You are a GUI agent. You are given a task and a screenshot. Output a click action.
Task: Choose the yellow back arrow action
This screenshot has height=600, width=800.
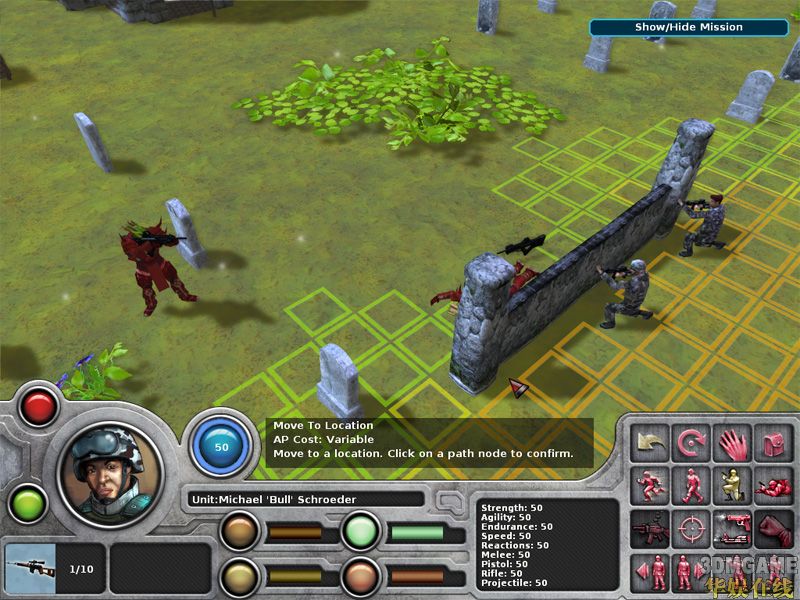pyautogui.click(x=650, y=443)
